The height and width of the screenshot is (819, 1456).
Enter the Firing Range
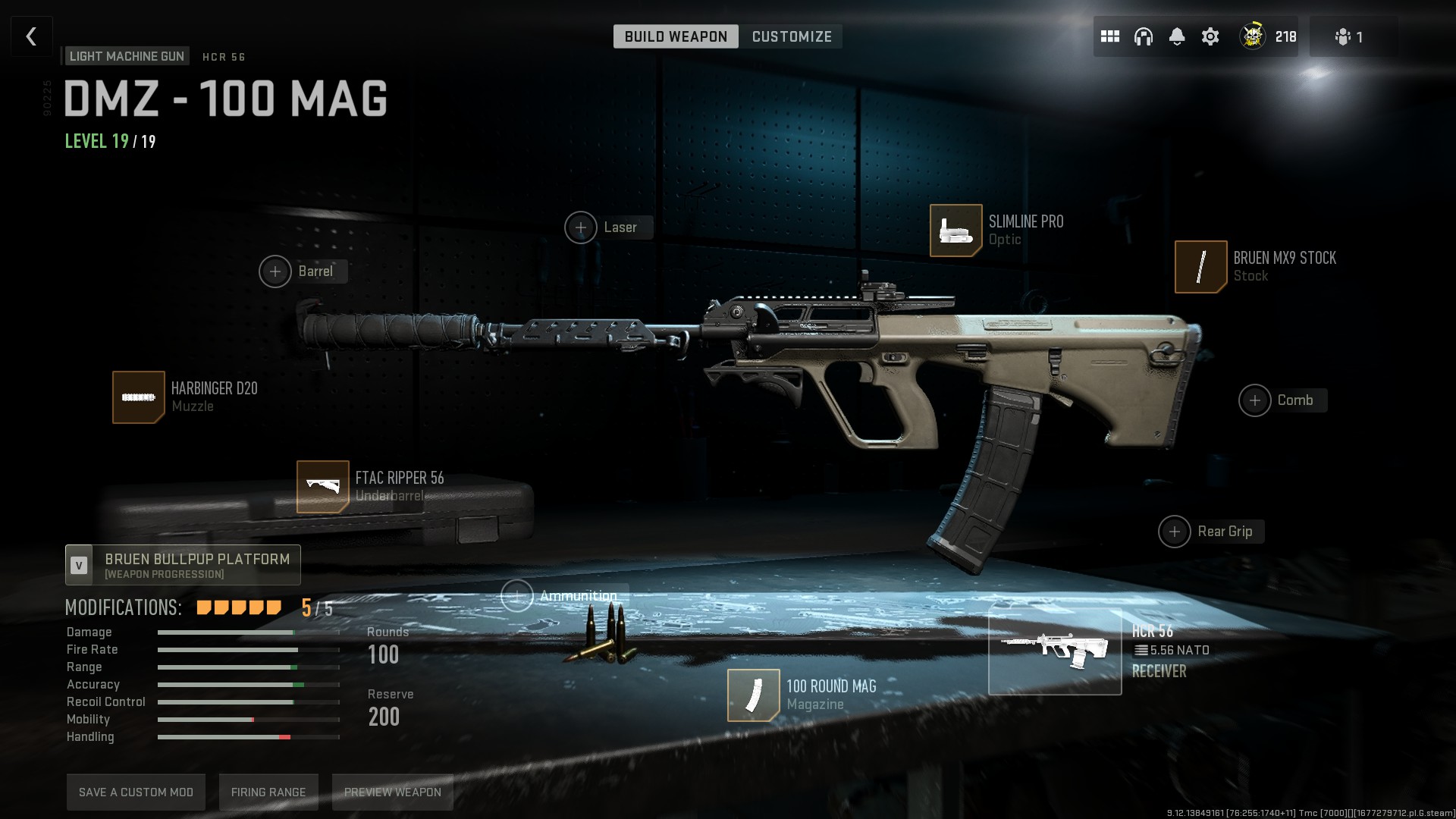tap(268, 792)
